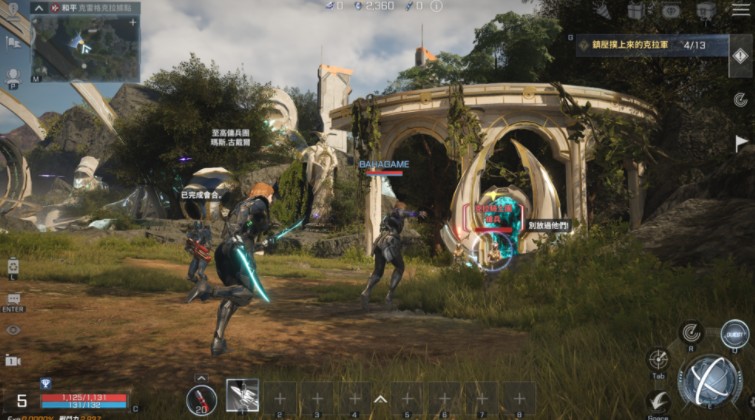
Task: Toggle the eye visibility icon
Action: [13, 329]
